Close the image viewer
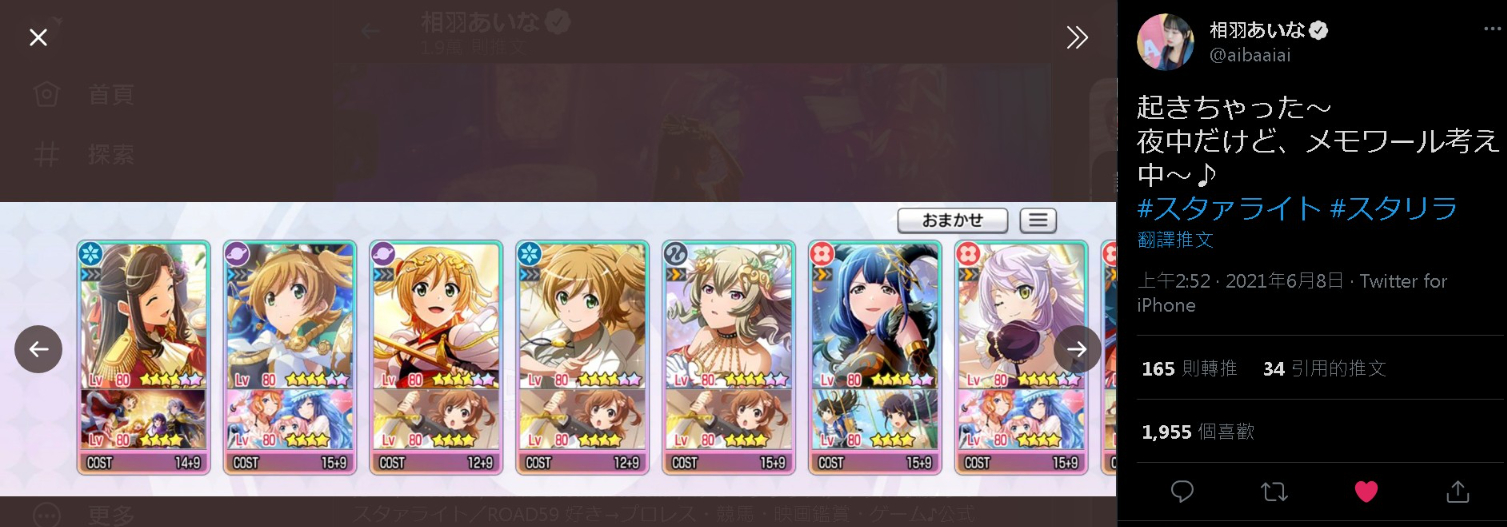This screenshot has width=1507, height=527. tap(38, 38)
